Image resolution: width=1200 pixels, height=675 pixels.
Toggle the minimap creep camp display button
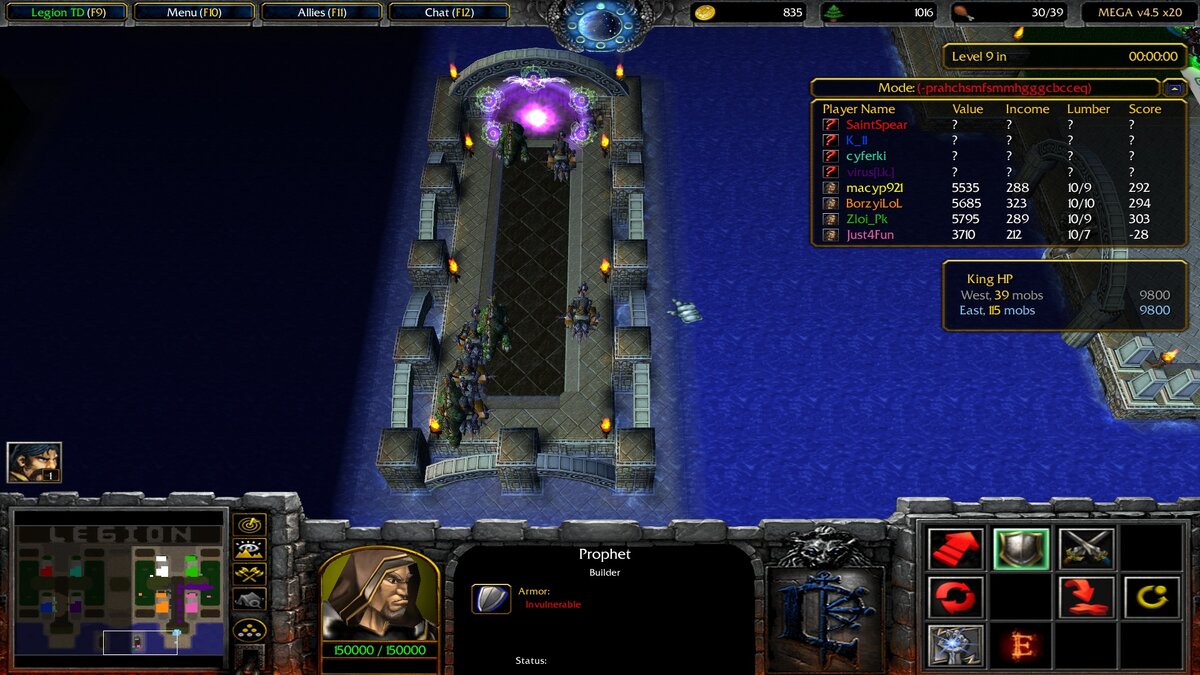tap(249, 599)
